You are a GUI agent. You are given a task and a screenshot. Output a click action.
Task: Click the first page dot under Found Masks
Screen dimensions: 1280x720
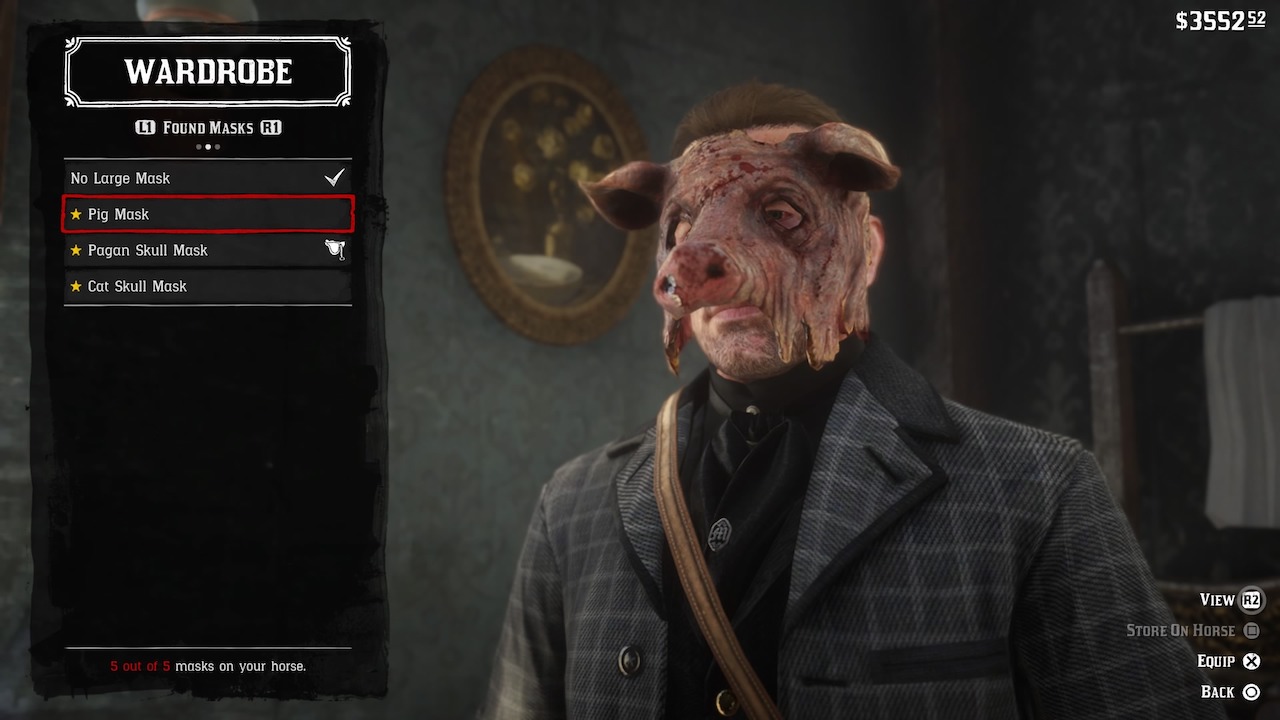pyautogui.click(x=198, y=145)
